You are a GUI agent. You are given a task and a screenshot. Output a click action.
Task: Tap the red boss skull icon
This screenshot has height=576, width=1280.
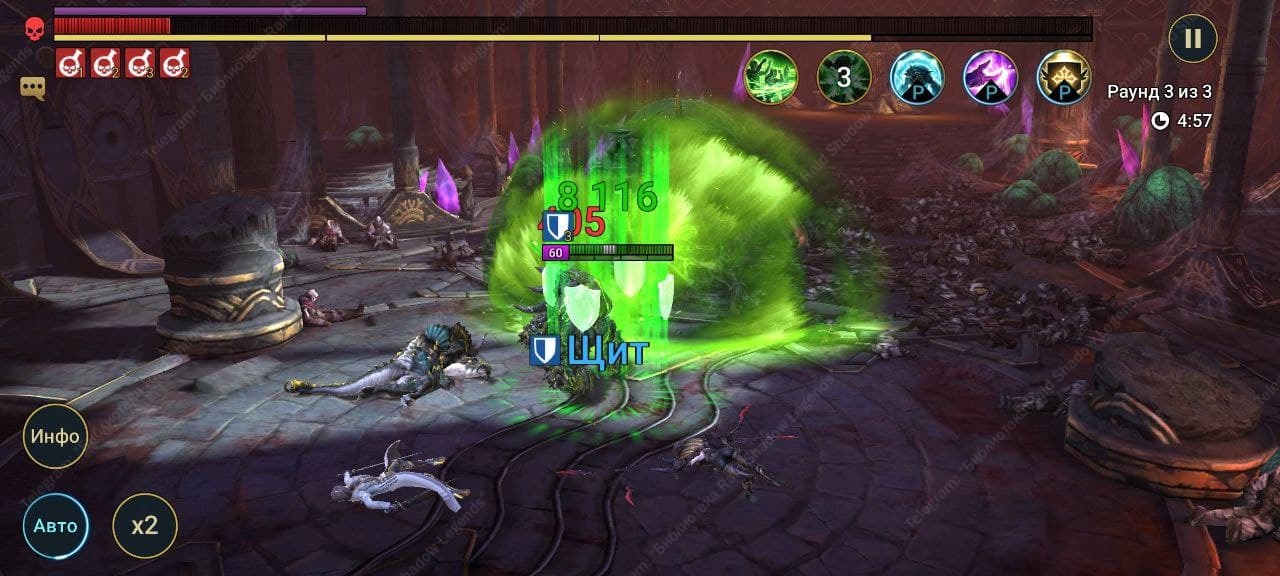point(34,30)
